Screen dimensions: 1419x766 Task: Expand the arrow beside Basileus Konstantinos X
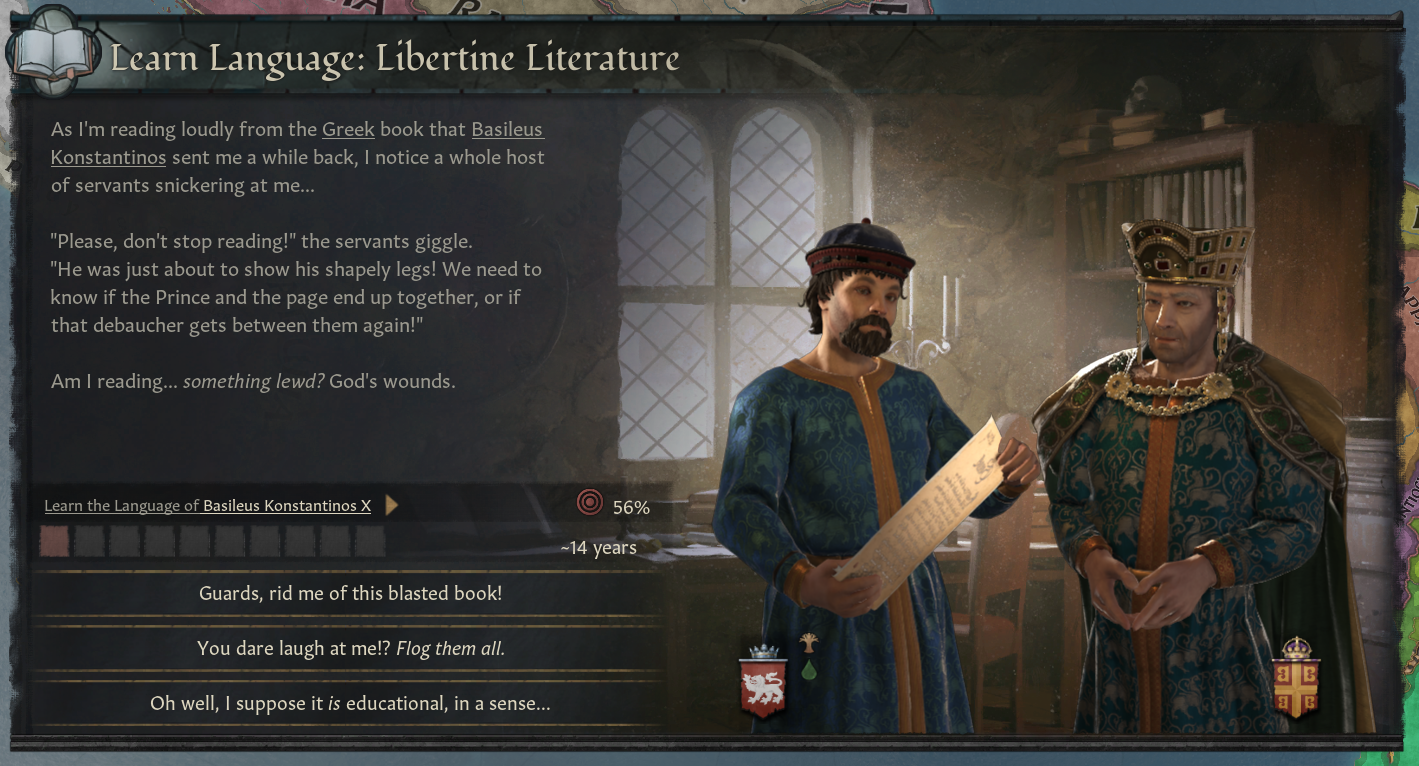tap(392, 506)
